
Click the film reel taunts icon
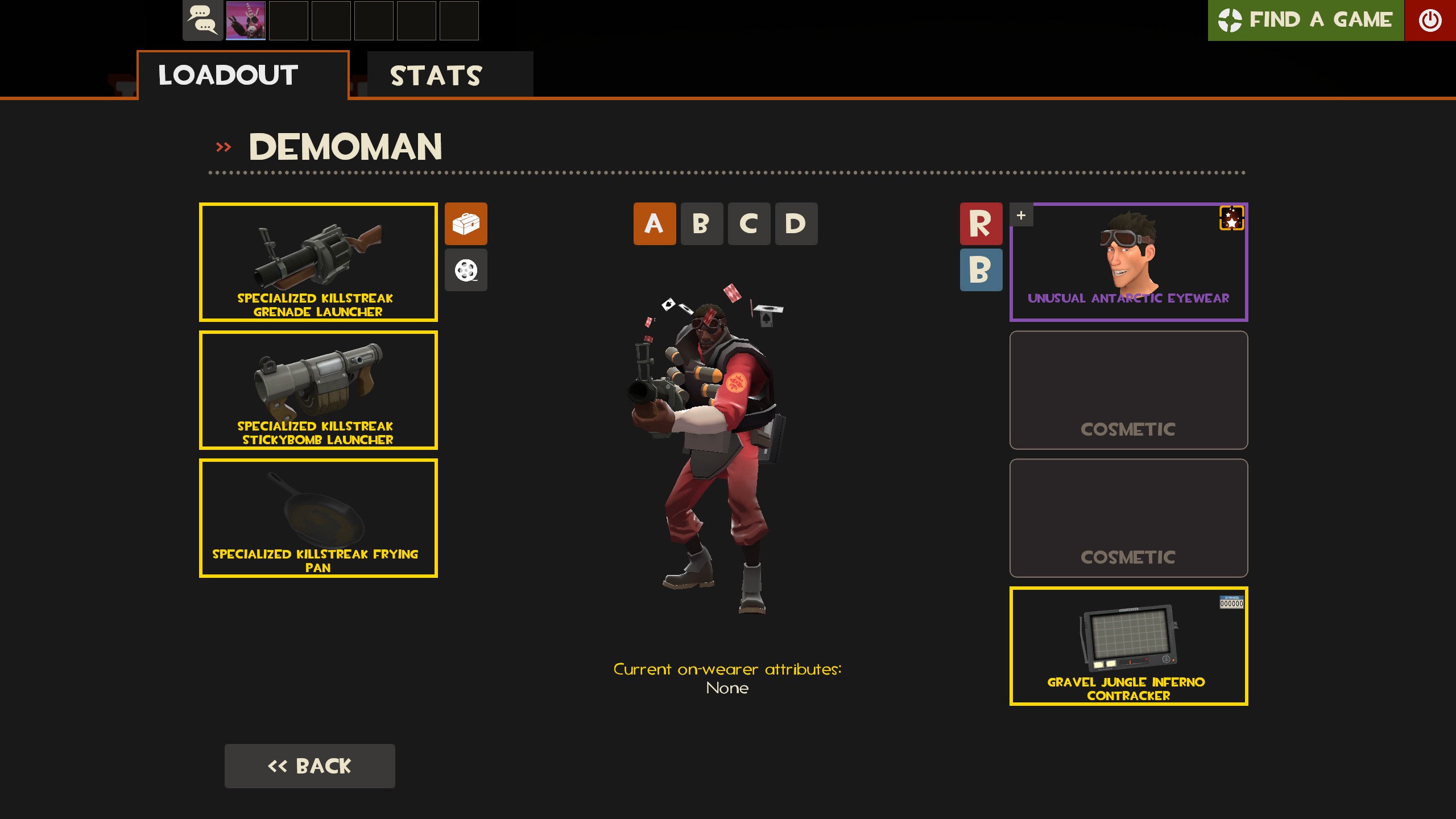coord(466,270)
